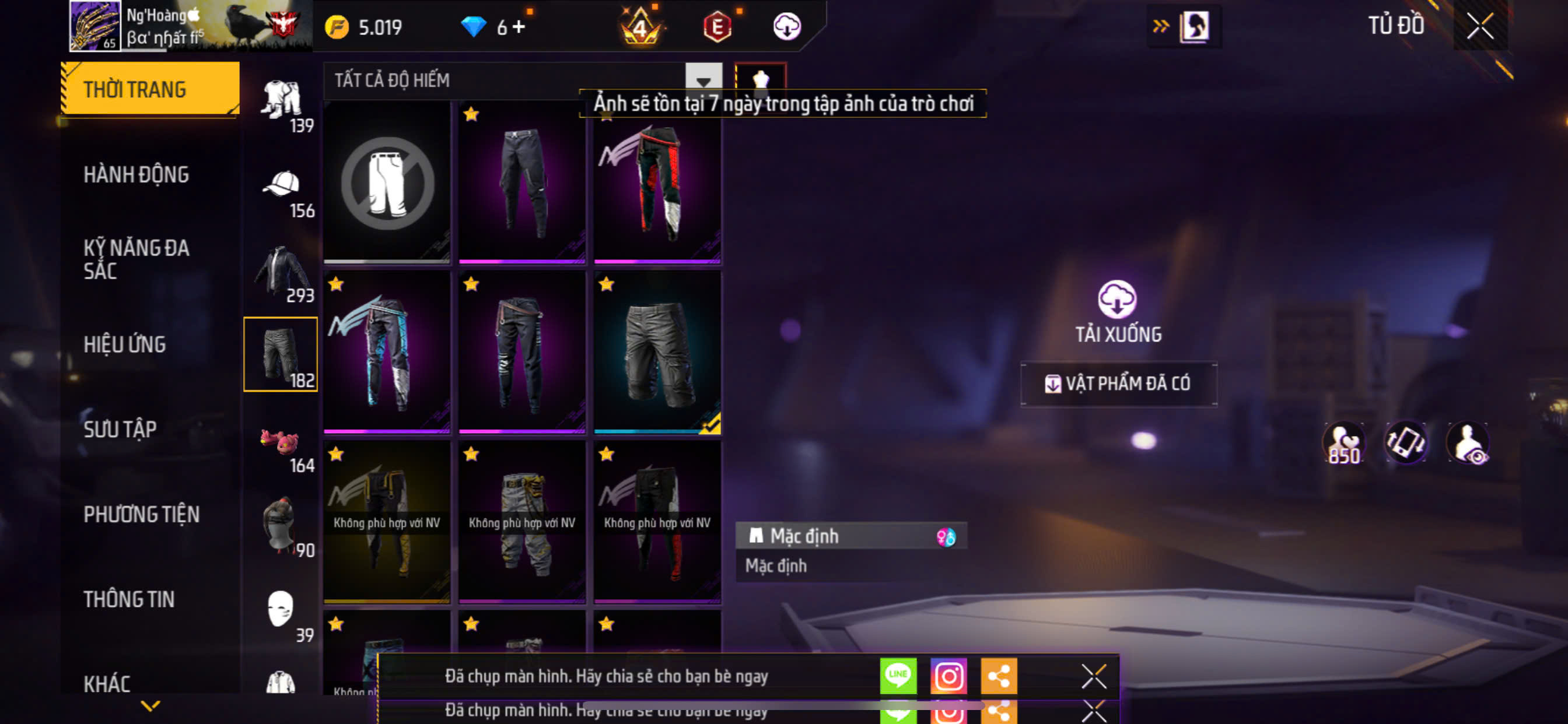Select the jacket subcategory with 293 items
The width and height of the screenshot is (1568, 724).
click(281, 274)
